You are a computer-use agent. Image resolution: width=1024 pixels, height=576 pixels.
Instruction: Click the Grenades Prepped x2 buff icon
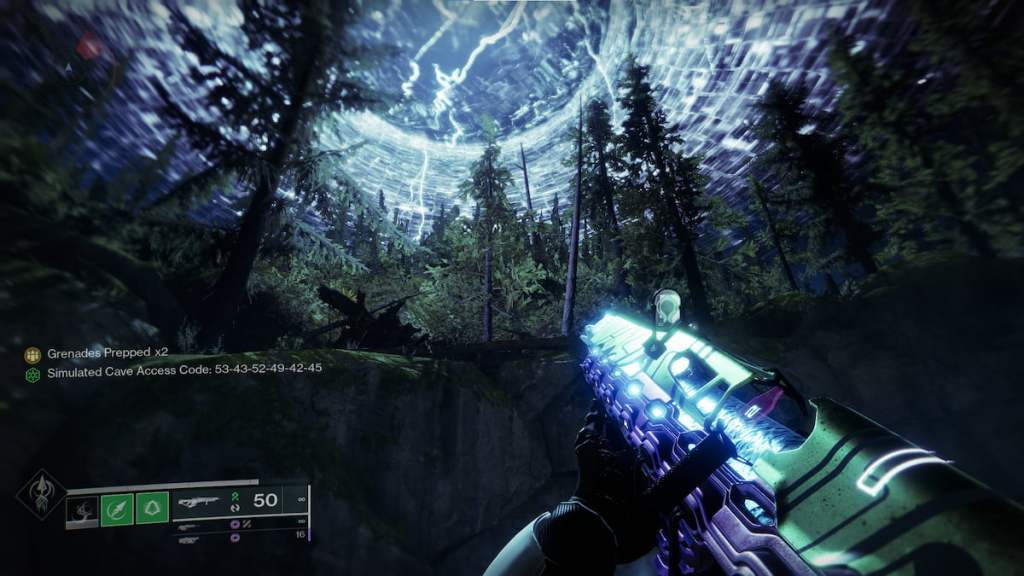[32, 354]
